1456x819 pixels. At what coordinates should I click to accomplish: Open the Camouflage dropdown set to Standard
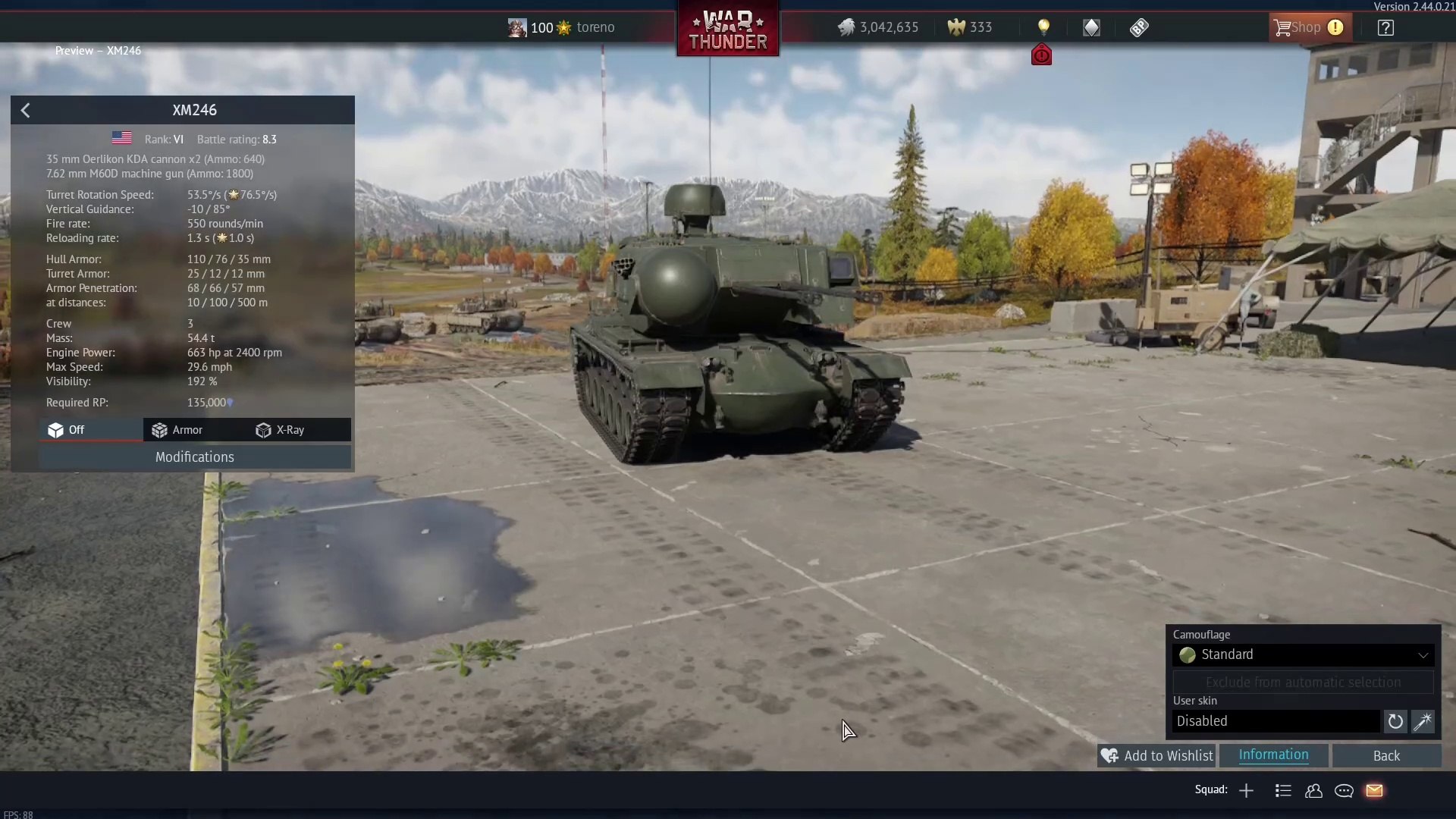(x=1303, y=654)
